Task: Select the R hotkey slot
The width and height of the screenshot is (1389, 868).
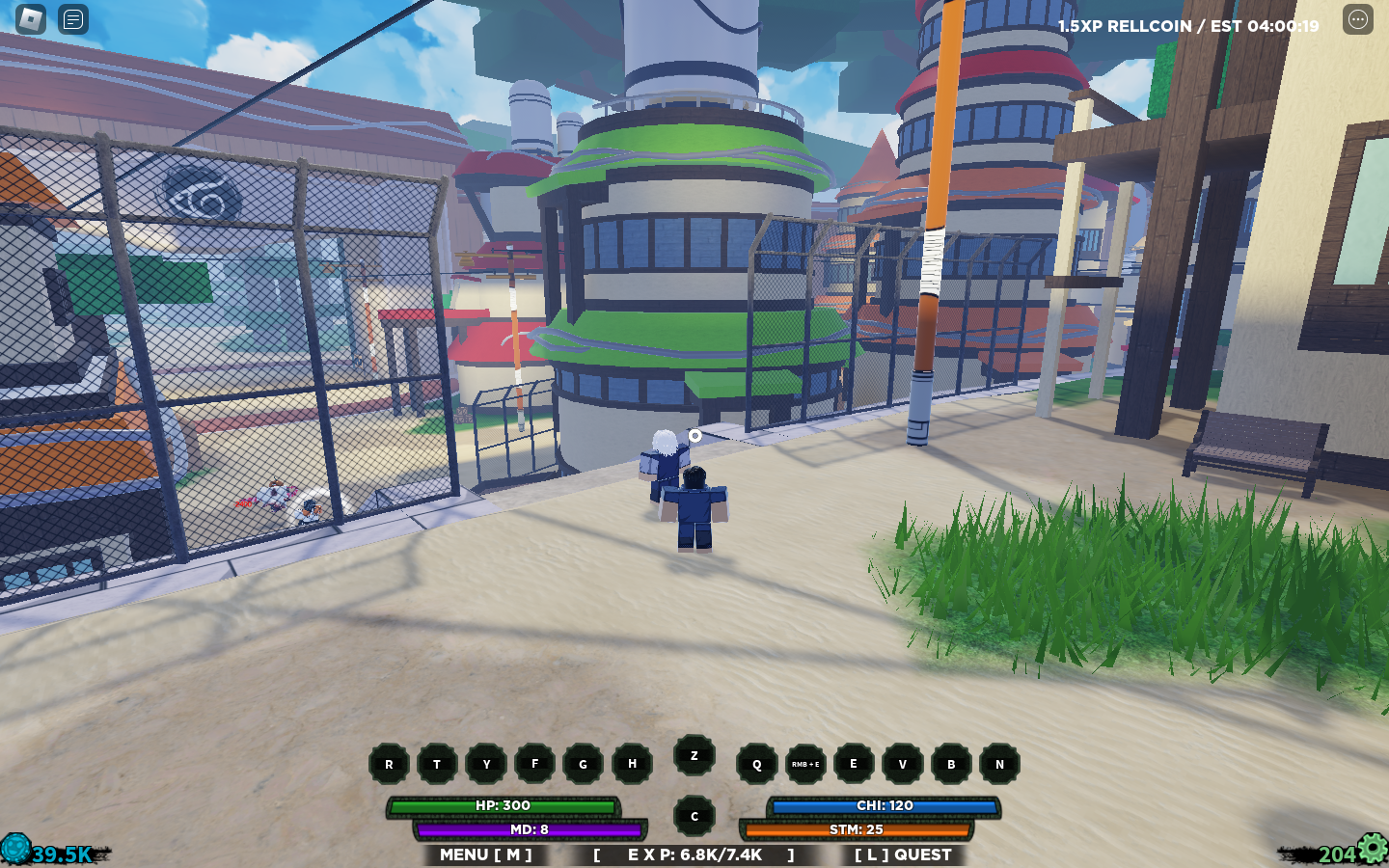Action: pos(390,764)
